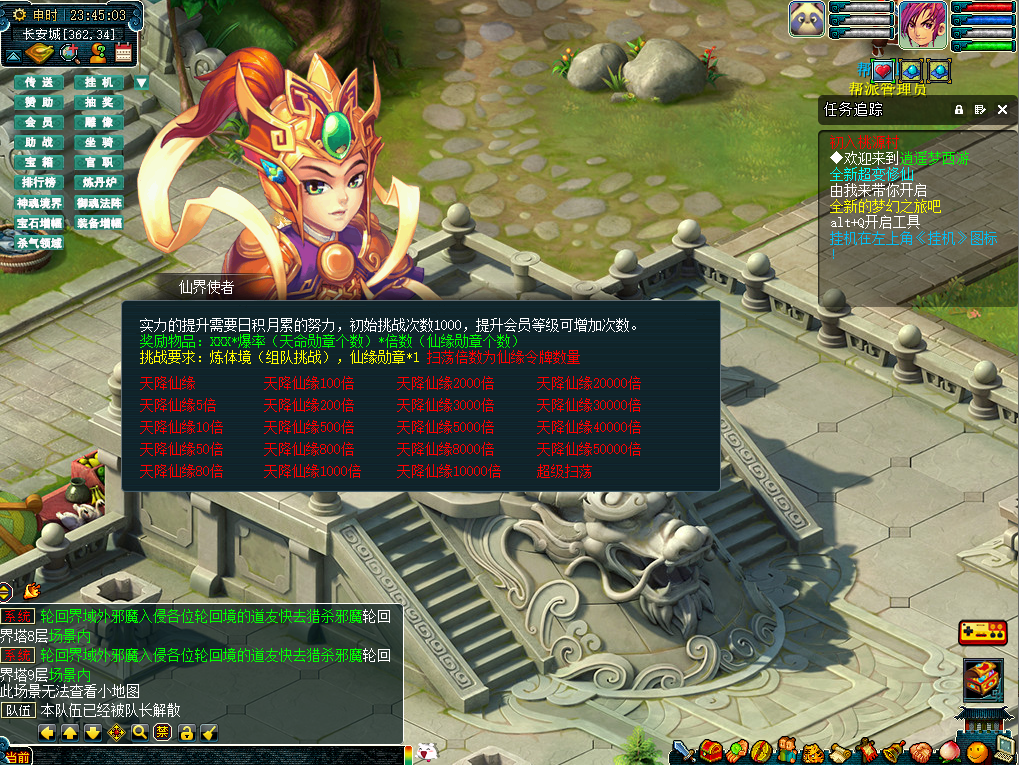Open the 会员 membership panel
This screenshot has height=765, width=1019.
[39, 122]
